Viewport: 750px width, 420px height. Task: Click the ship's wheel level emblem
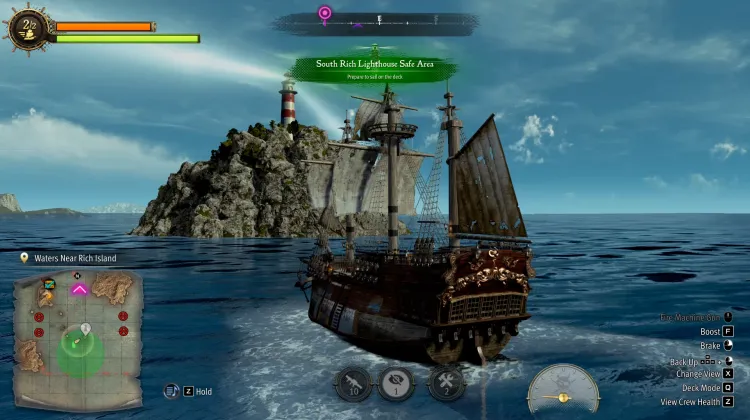(27, 30)
